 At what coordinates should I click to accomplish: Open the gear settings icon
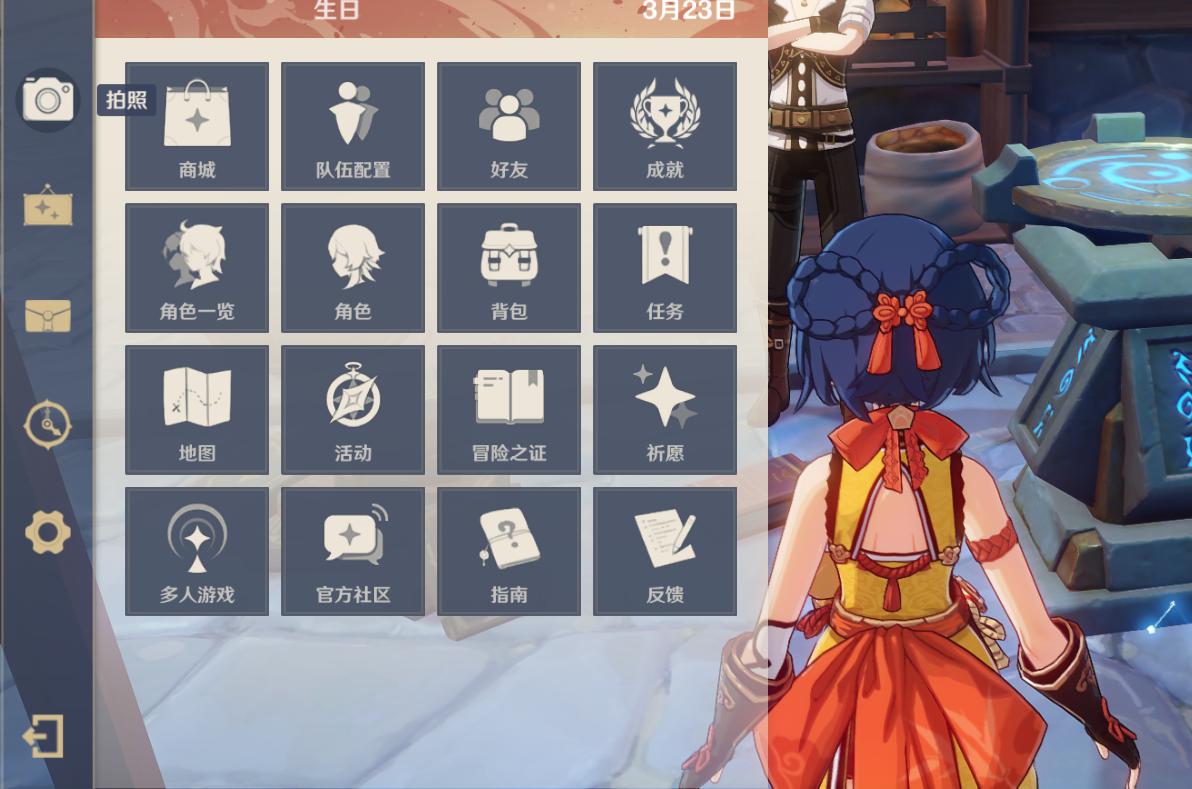point(48,532)
